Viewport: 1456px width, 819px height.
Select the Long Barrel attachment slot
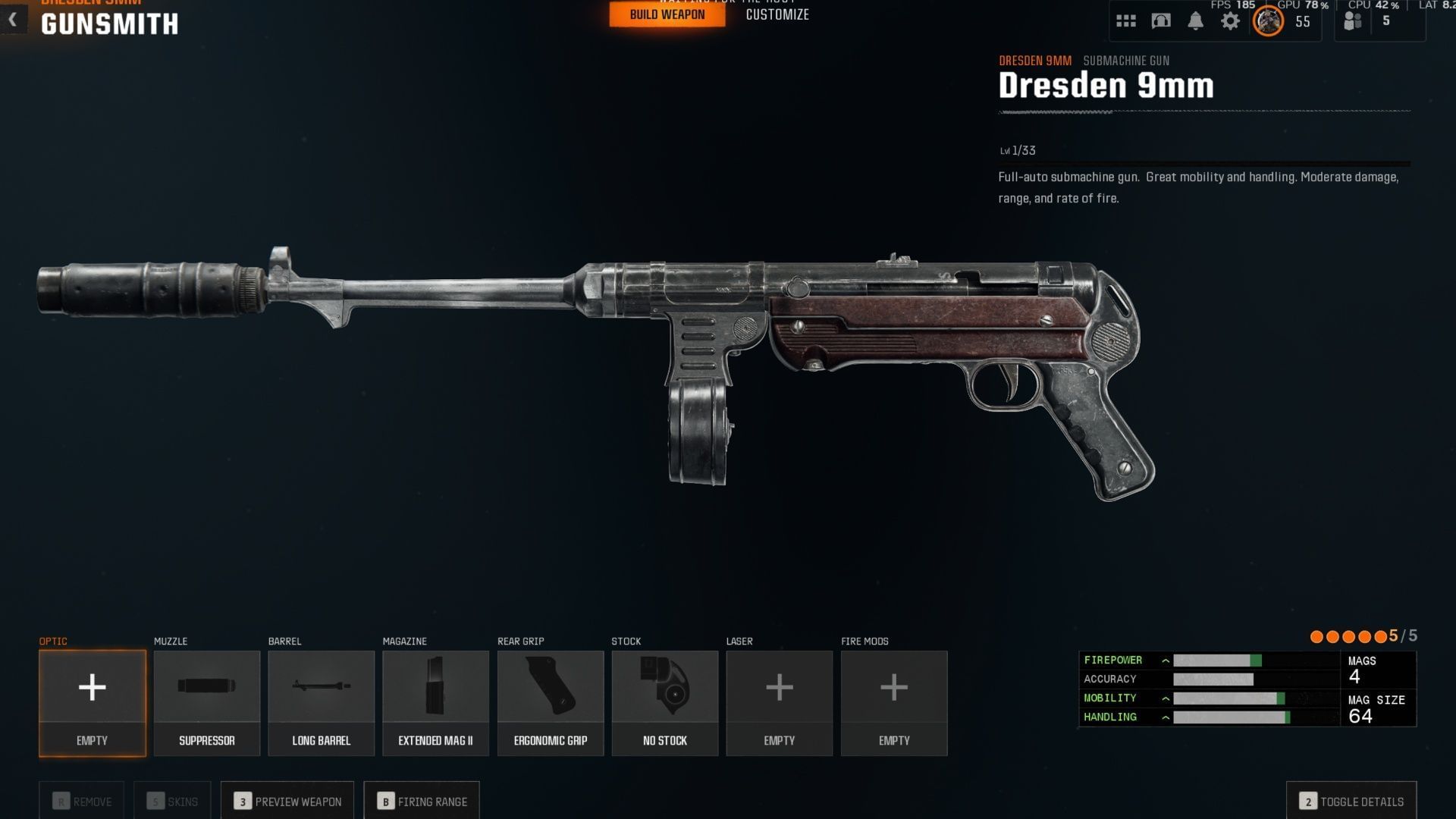(x=322, y=702)
